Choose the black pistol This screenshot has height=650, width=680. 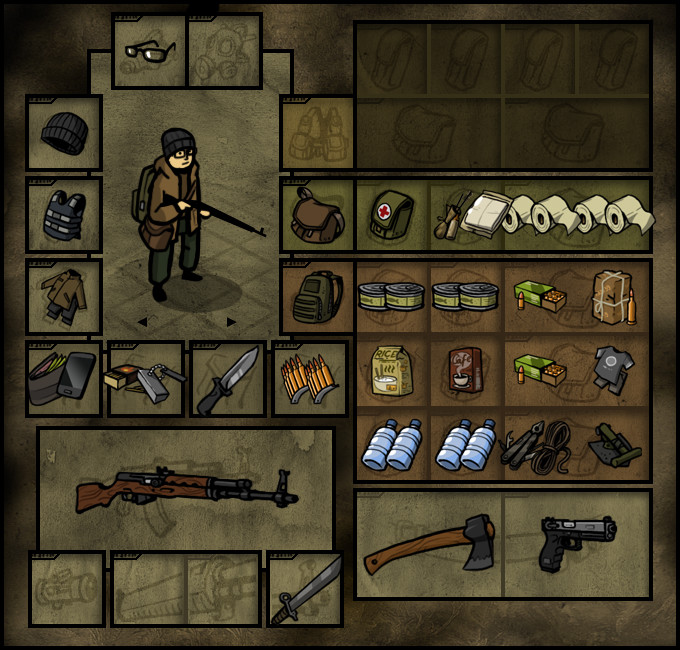577,543
